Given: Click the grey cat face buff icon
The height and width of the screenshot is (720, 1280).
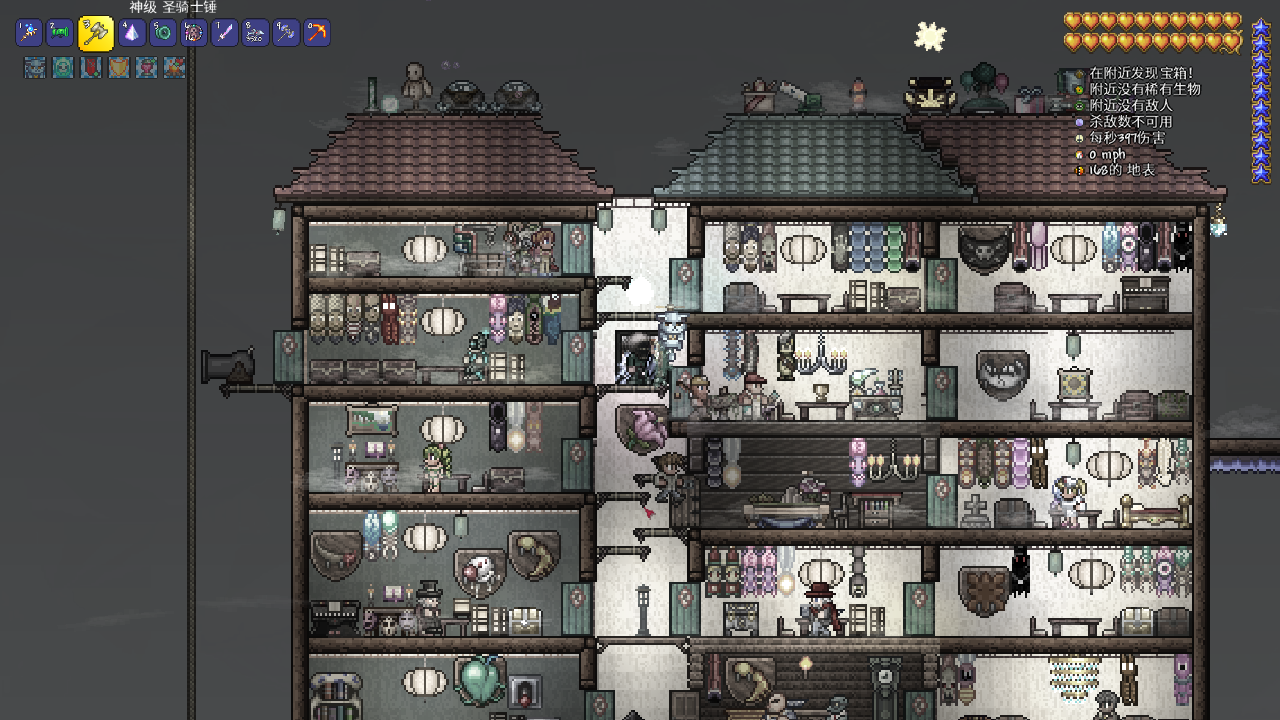Looking at the screenshot, I should [x=35, y=67].
